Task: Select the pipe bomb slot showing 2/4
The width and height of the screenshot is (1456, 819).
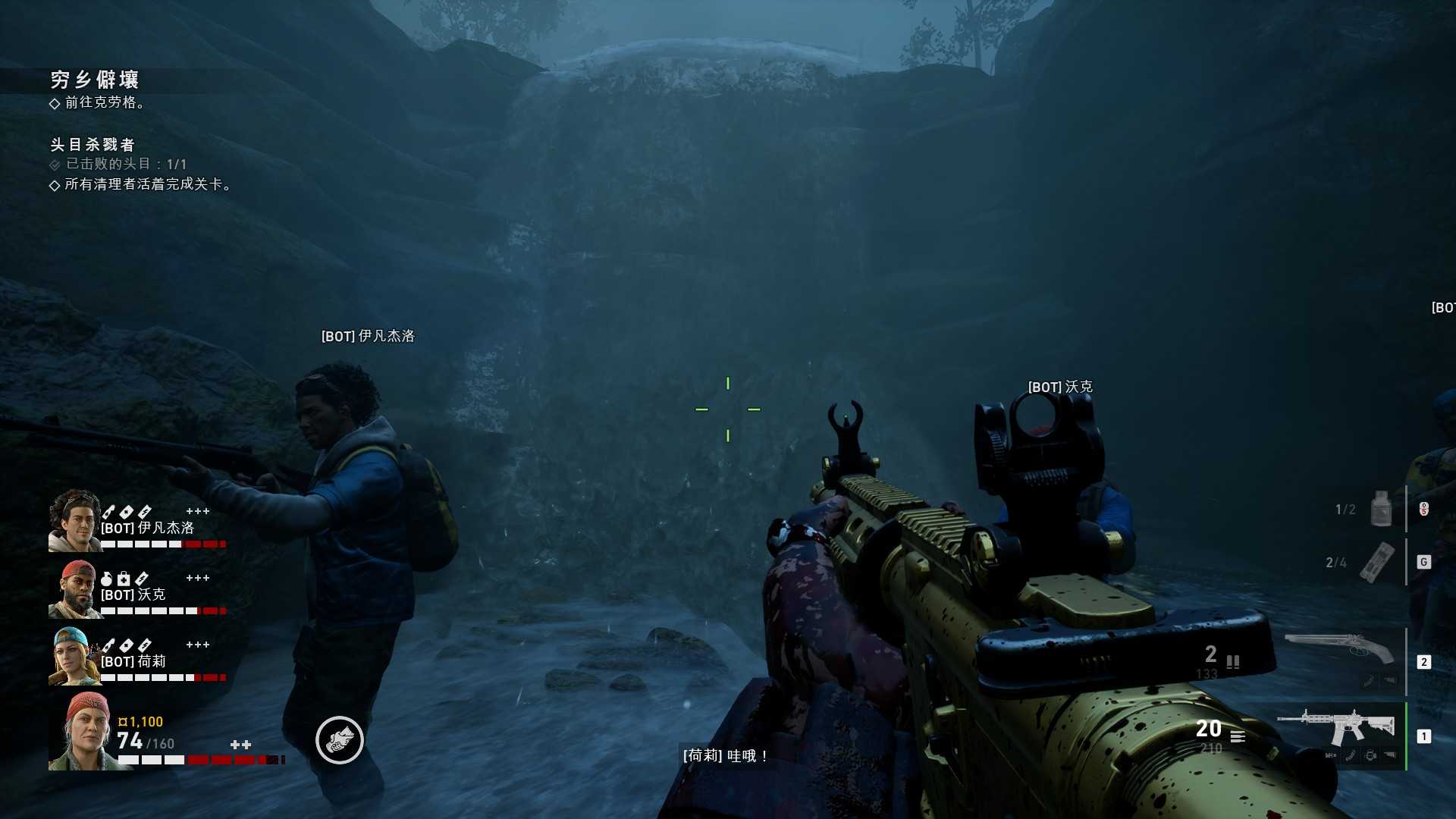Action: point(1376,562)
